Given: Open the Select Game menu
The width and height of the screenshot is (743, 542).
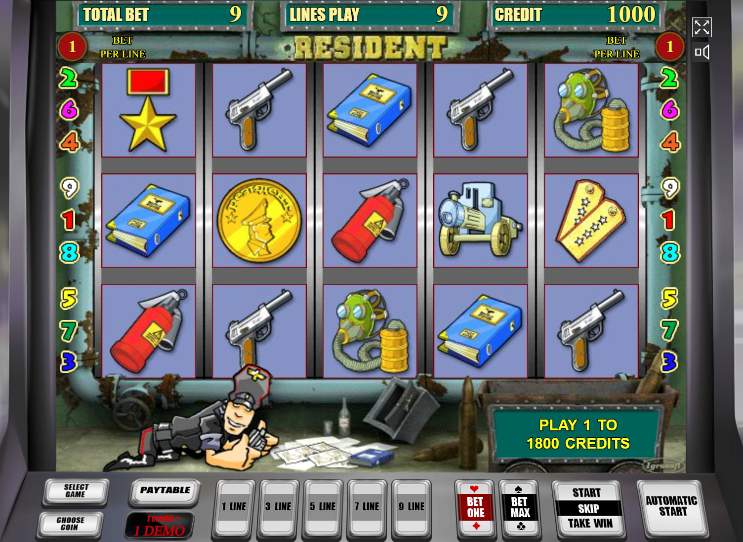Looking at the screenshot, I should (76, 493).
